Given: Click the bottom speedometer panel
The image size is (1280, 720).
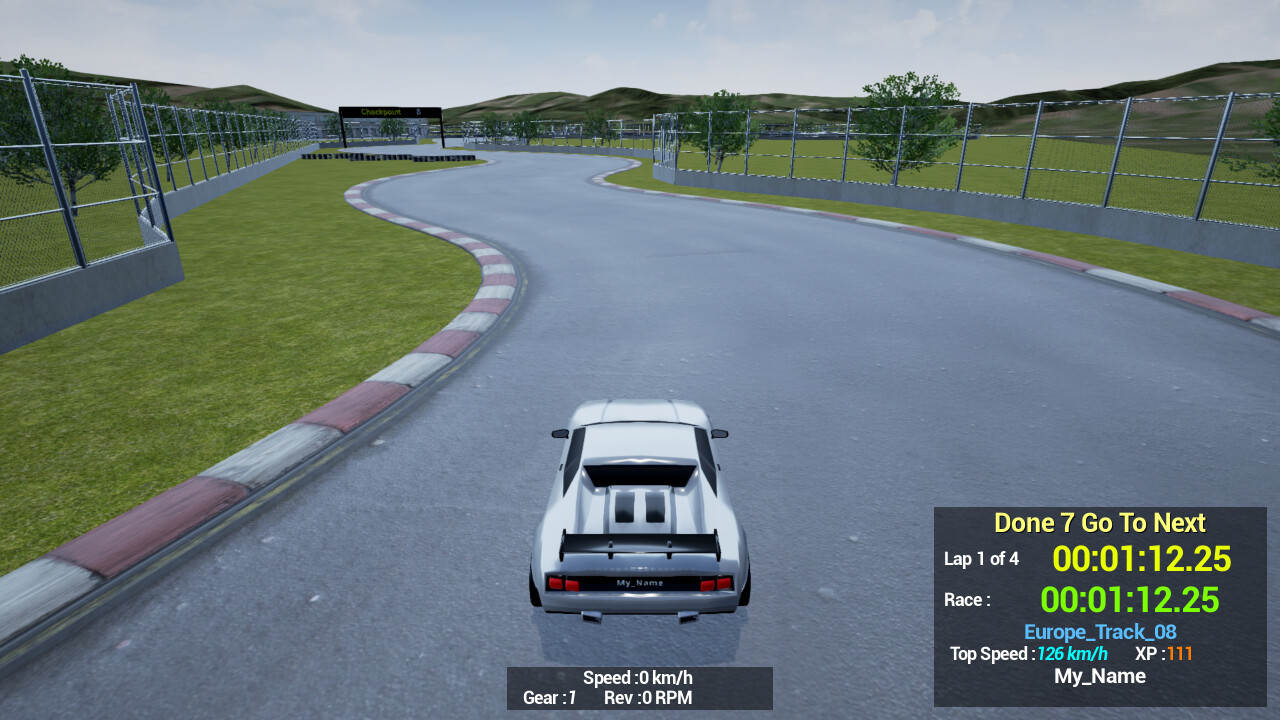Looking at the screenshot, I should tap(640, 688).
